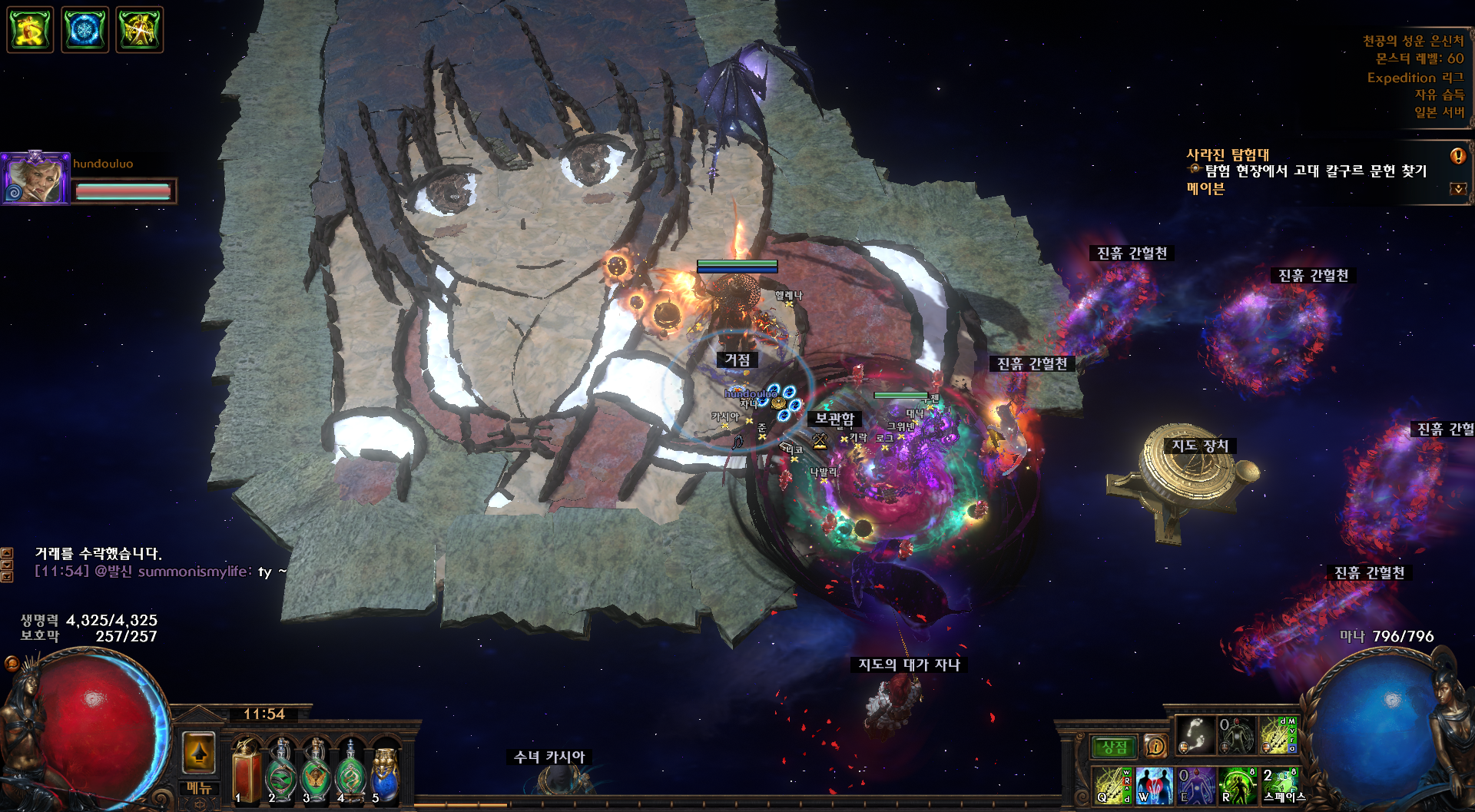Click the orange speech-bubble info button
1475x812 pixels.
click(x=1155, y=746)
